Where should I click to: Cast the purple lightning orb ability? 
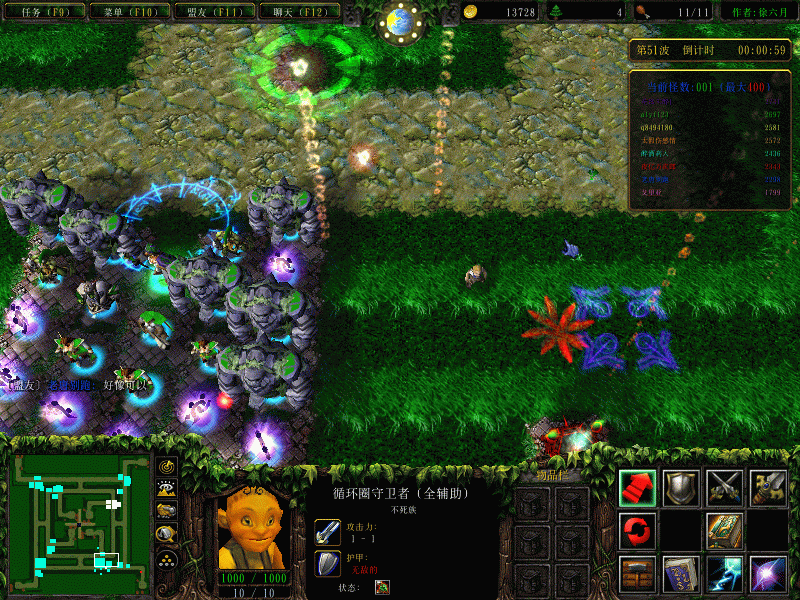[x=768, y=572]
